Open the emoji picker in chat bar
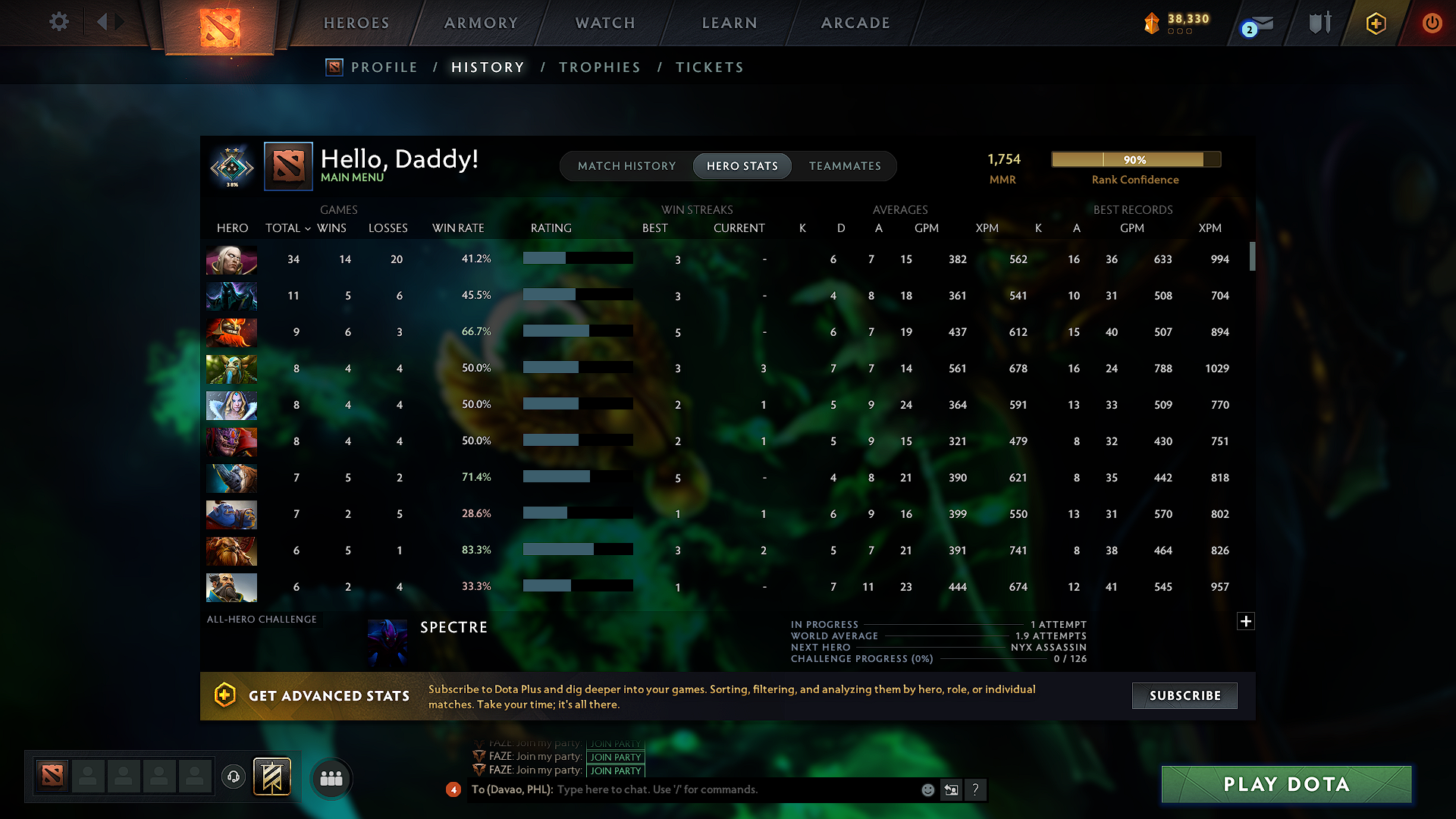Viewport: 1456px width, 819px height. coord(927,789)
